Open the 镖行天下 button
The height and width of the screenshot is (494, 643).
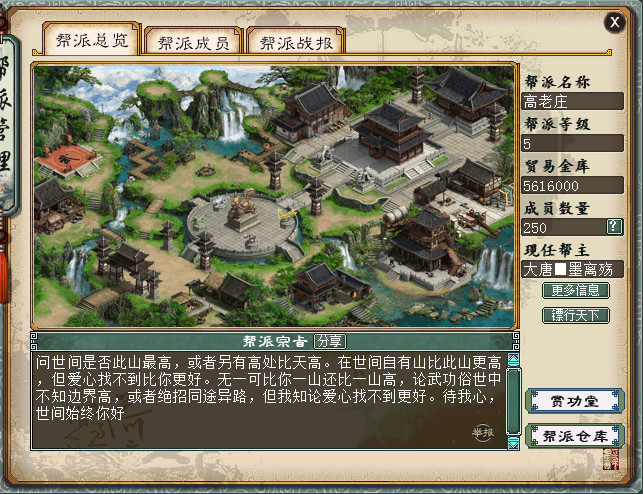[x=575, y=315]
